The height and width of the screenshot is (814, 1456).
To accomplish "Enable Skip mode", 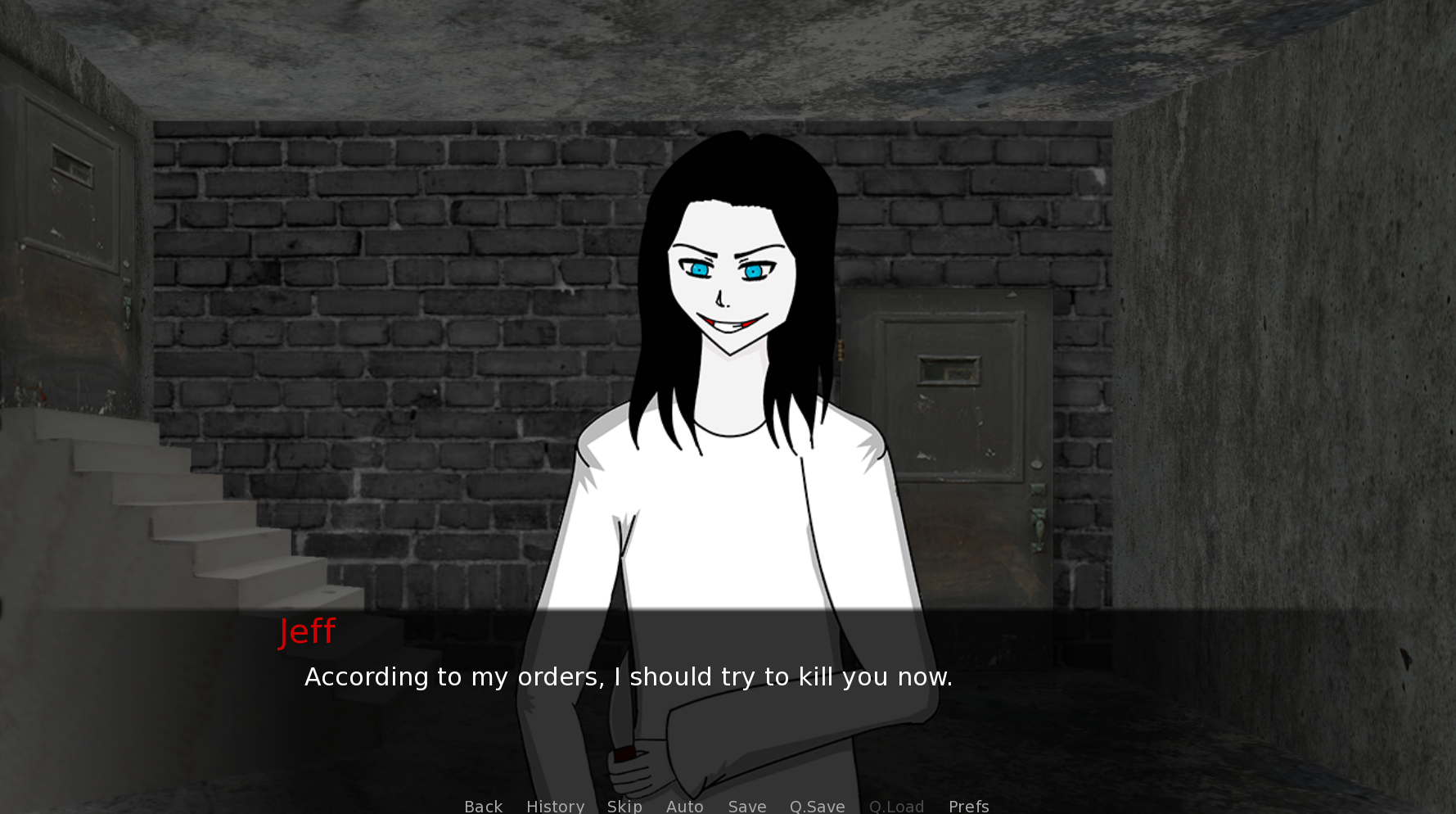I will pos(624,806).
